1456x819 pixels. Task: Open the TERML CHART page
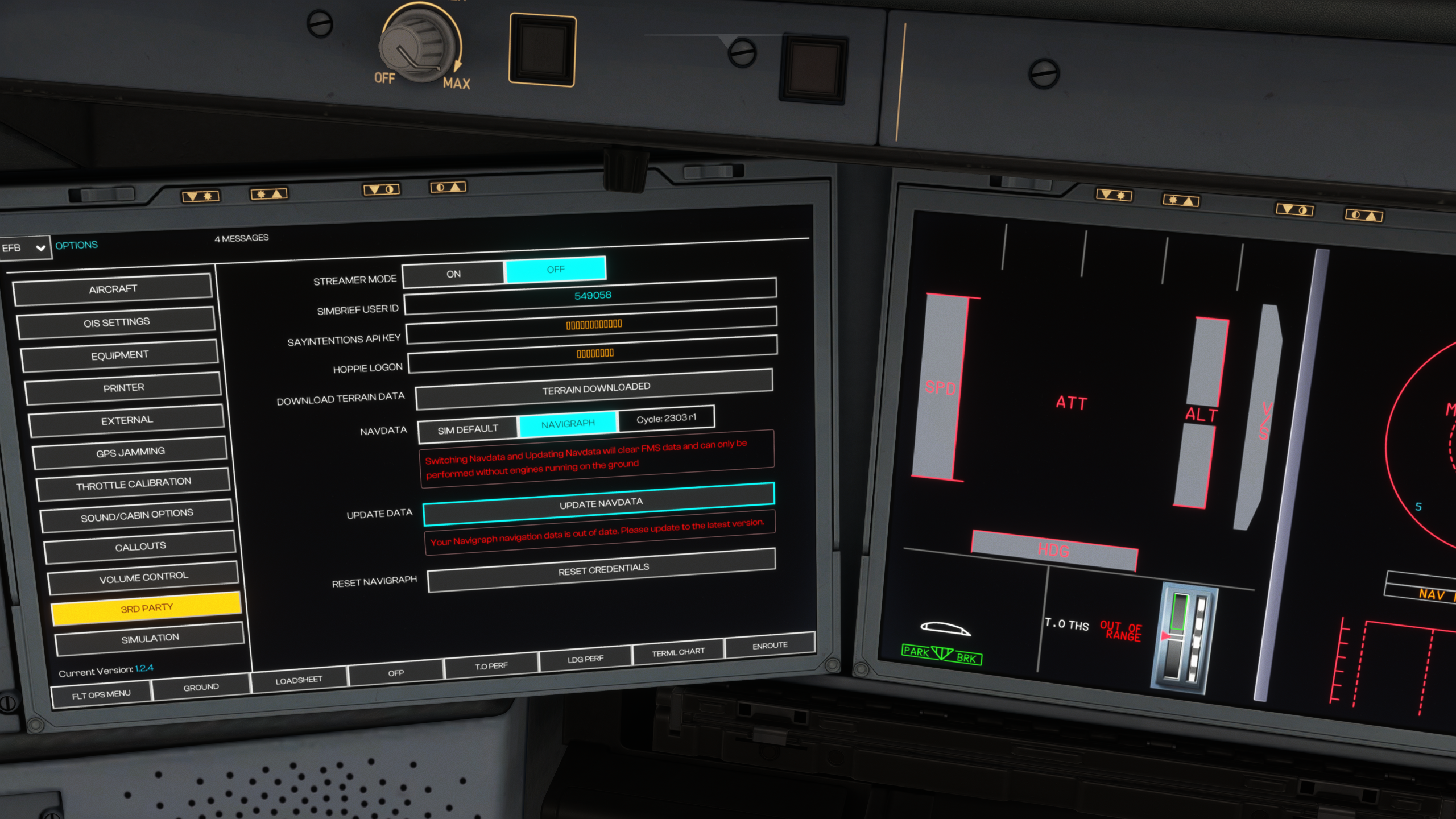tap(678, 652)
